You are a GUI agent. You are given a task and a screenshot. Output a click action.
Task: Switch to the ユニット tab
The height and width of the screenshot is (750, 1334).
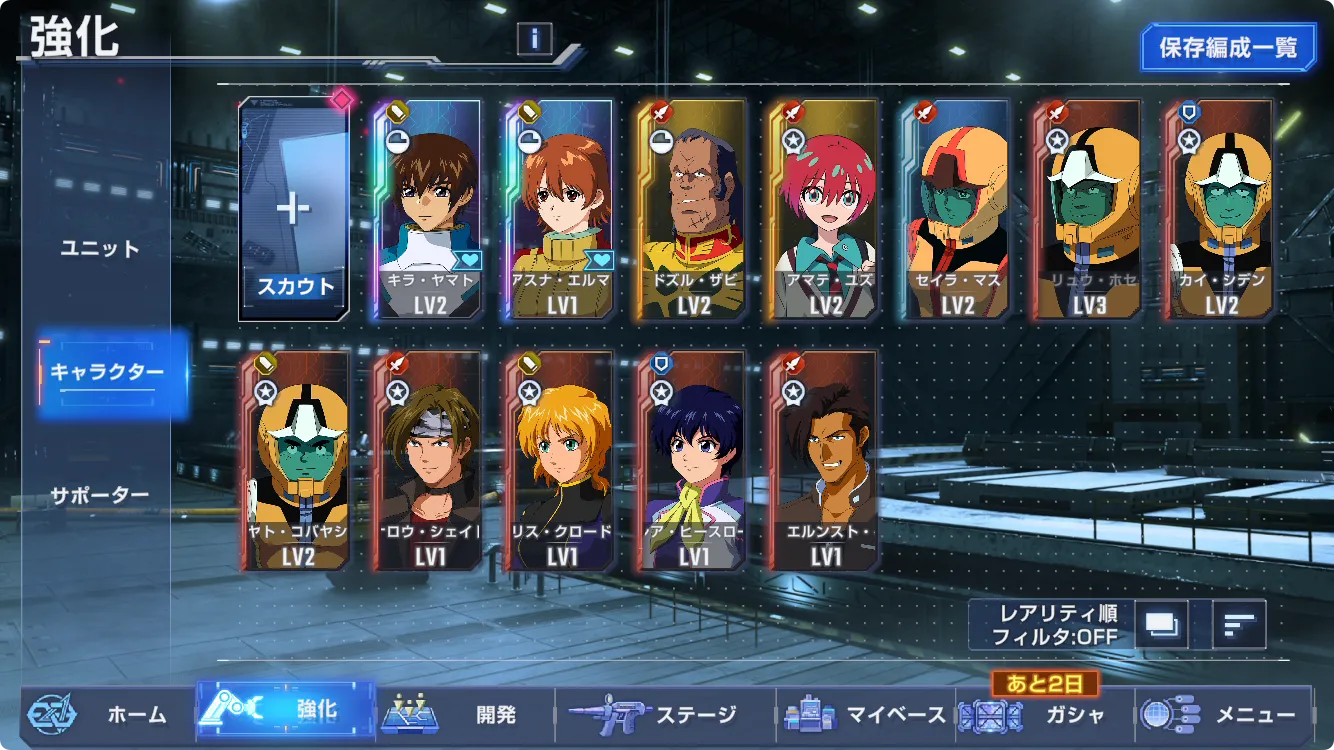pos(100,248)
